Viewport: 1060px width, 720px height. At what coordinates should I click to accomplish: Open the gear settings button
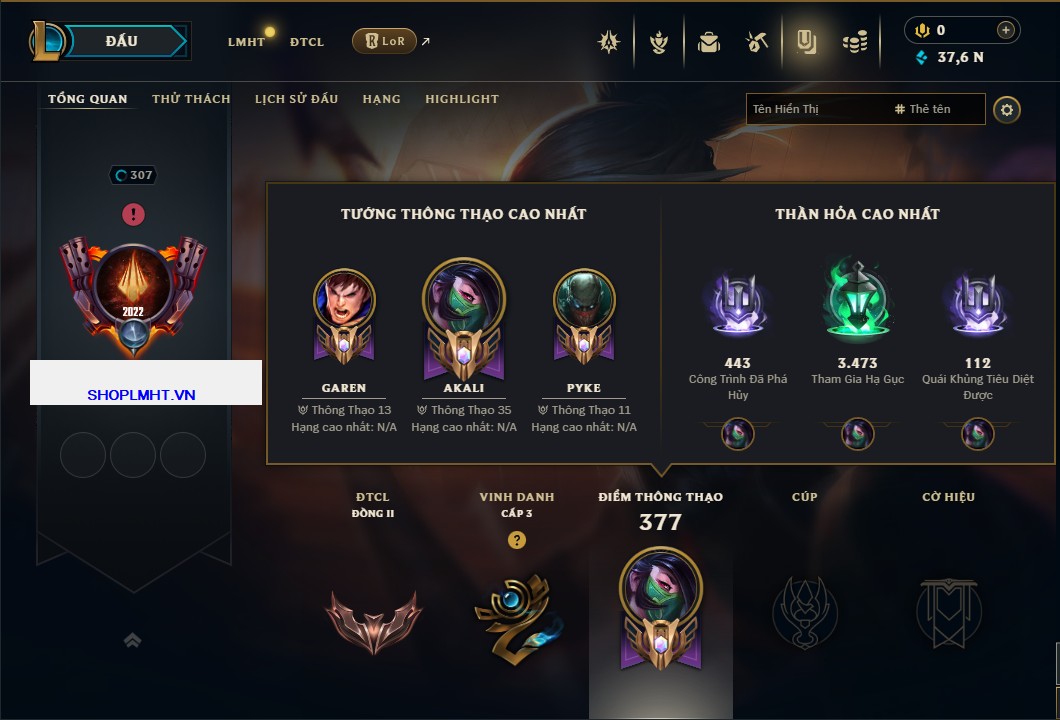point(1007,109)
